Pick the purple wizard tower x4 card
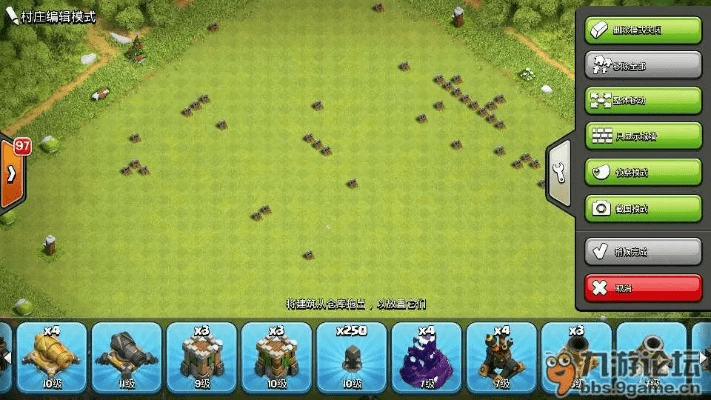Image resolution: width=711 pixels, height=400 pixels. [x=427, y=357]
